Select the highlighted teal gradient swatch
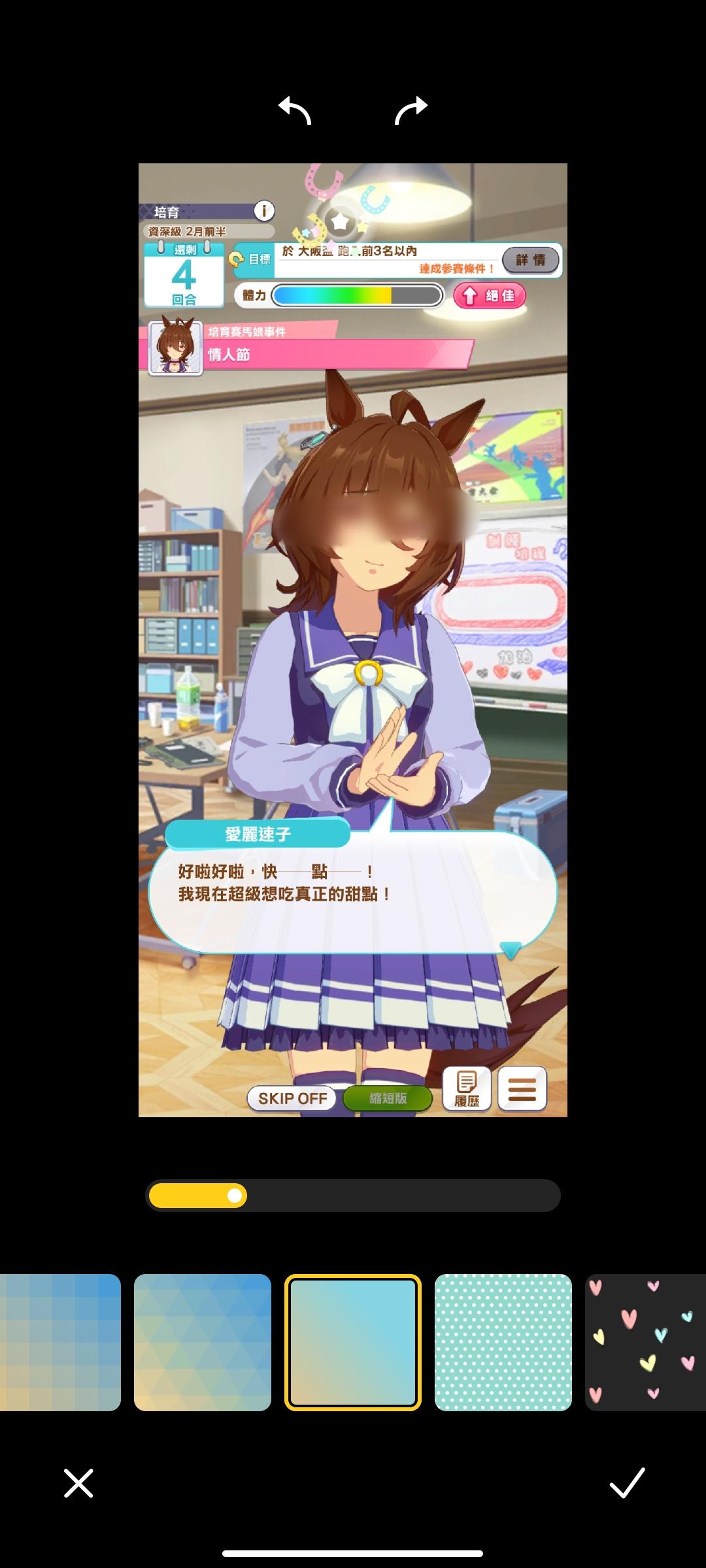Viewport: 706px width, 1568px height. 353,1343
